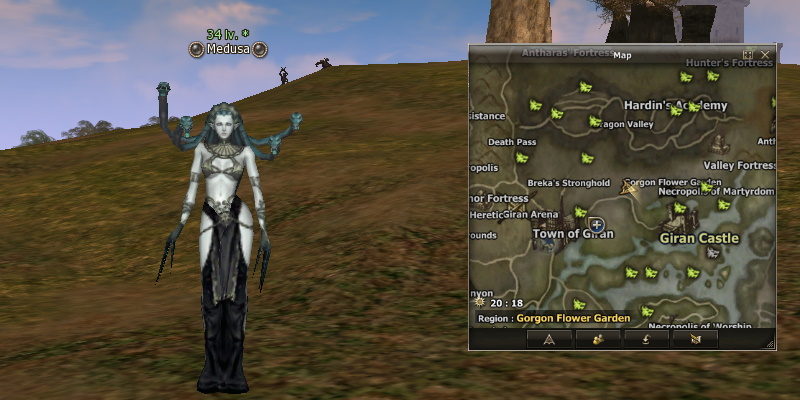
Task: Select Hardin's Academy on the map
Action: pyautogui.click(x=675, y=105)
